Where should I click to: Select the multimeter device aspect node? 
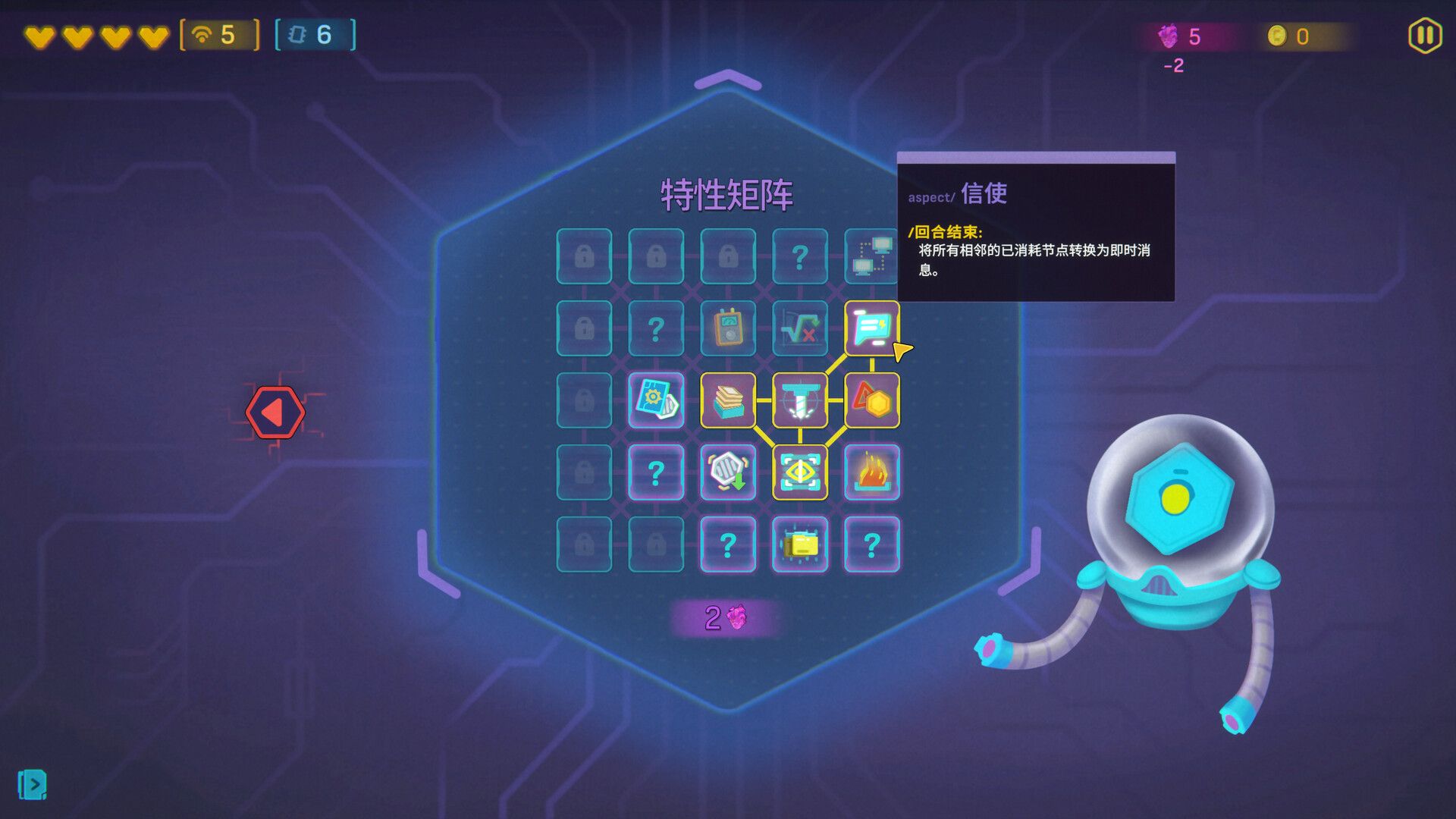[729, 330]
